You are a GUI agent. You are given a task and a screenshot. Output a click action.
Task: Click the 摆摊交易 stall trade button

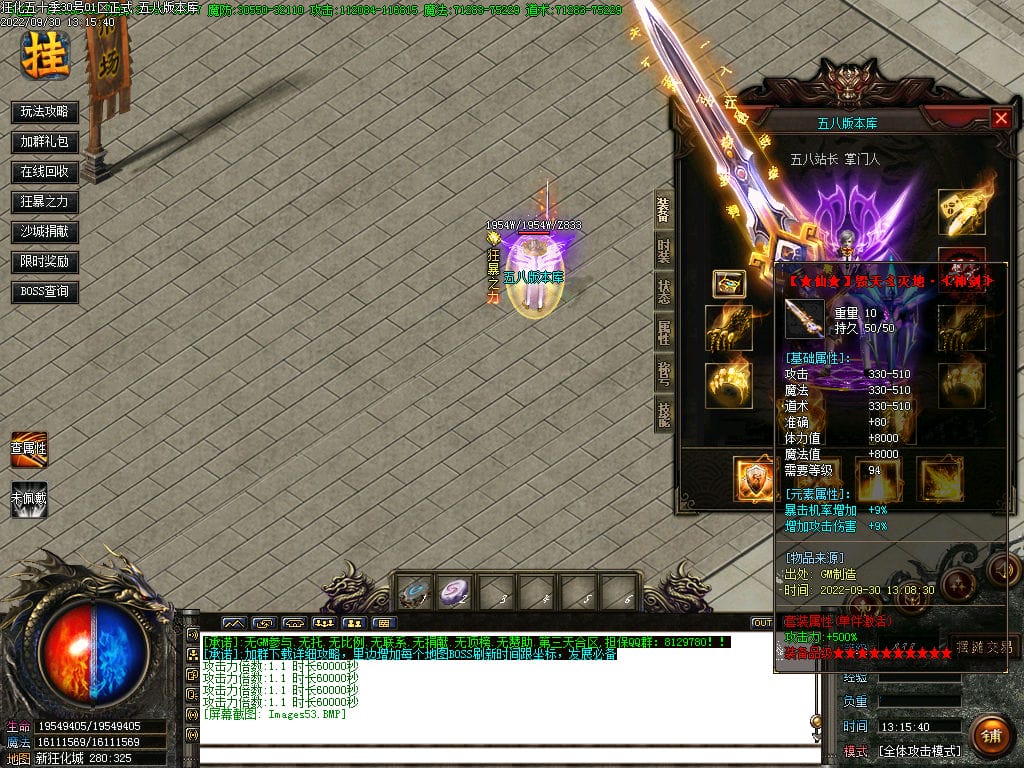click(x=984, y=646)
